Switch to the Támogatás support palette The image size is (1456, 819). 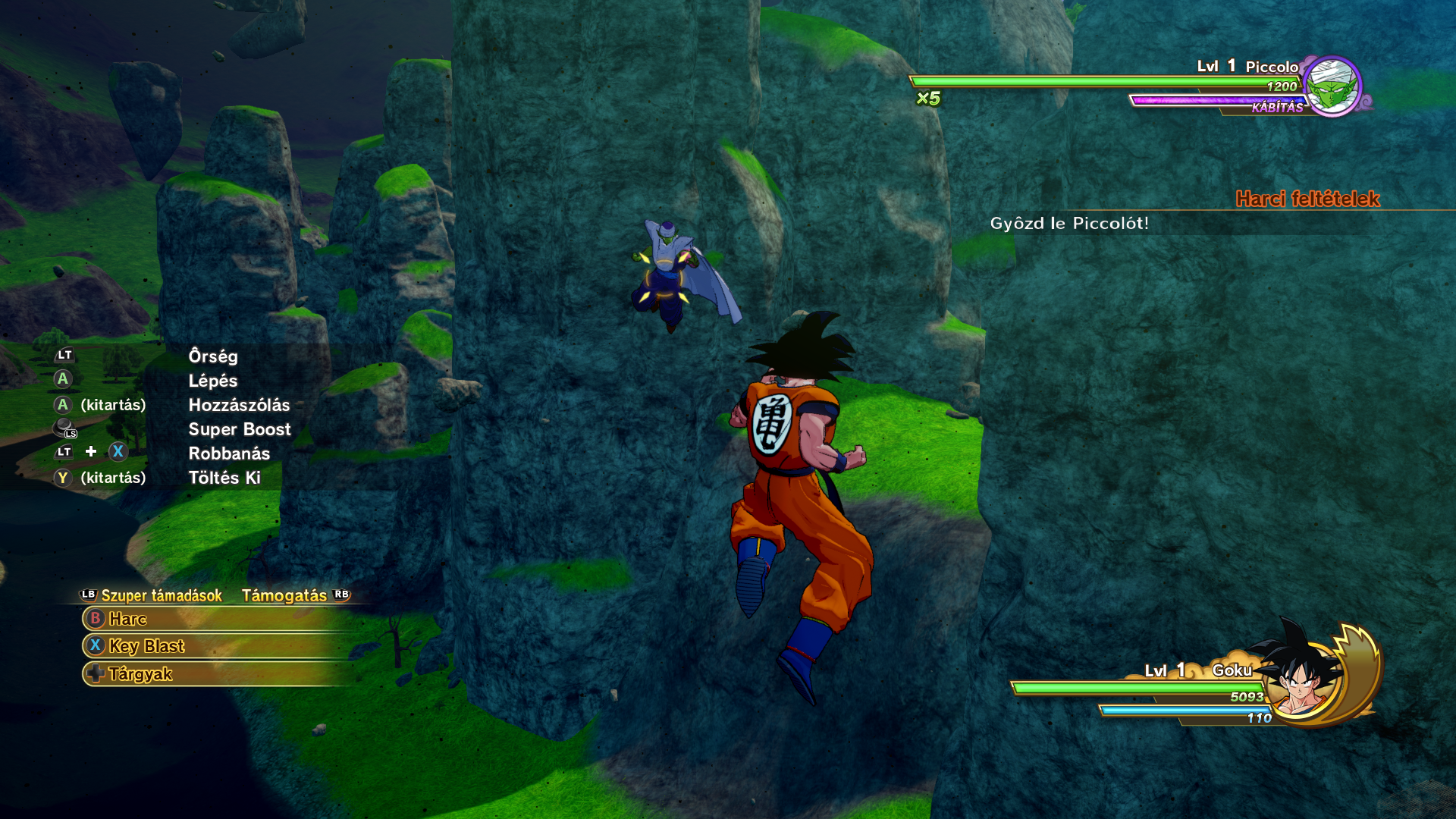pyautogui.click(x=284, y=596)
